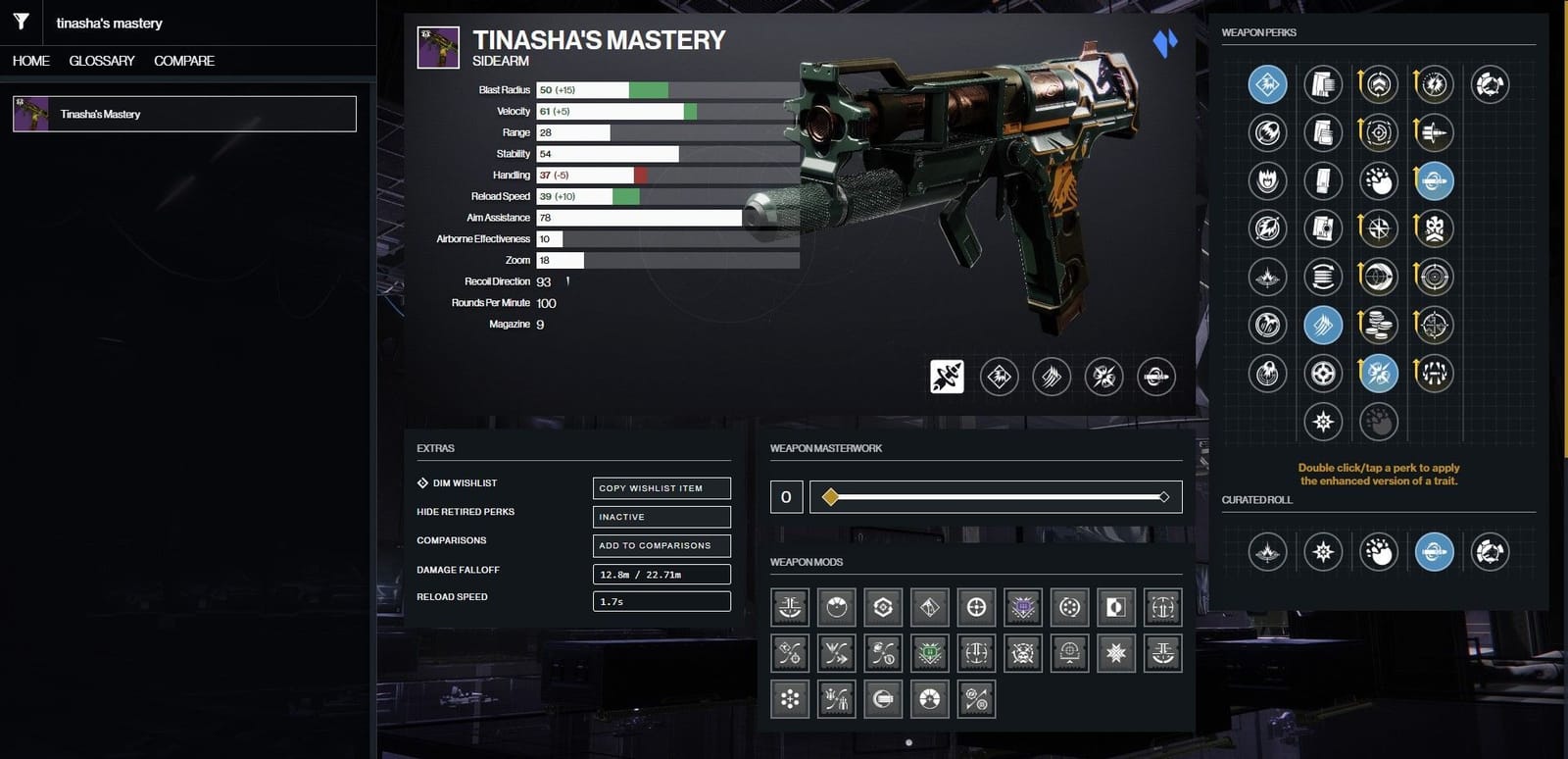Select the crosshair trait perk with yellow enhance arrow
1568x759 pixels.
point(1434,325)
